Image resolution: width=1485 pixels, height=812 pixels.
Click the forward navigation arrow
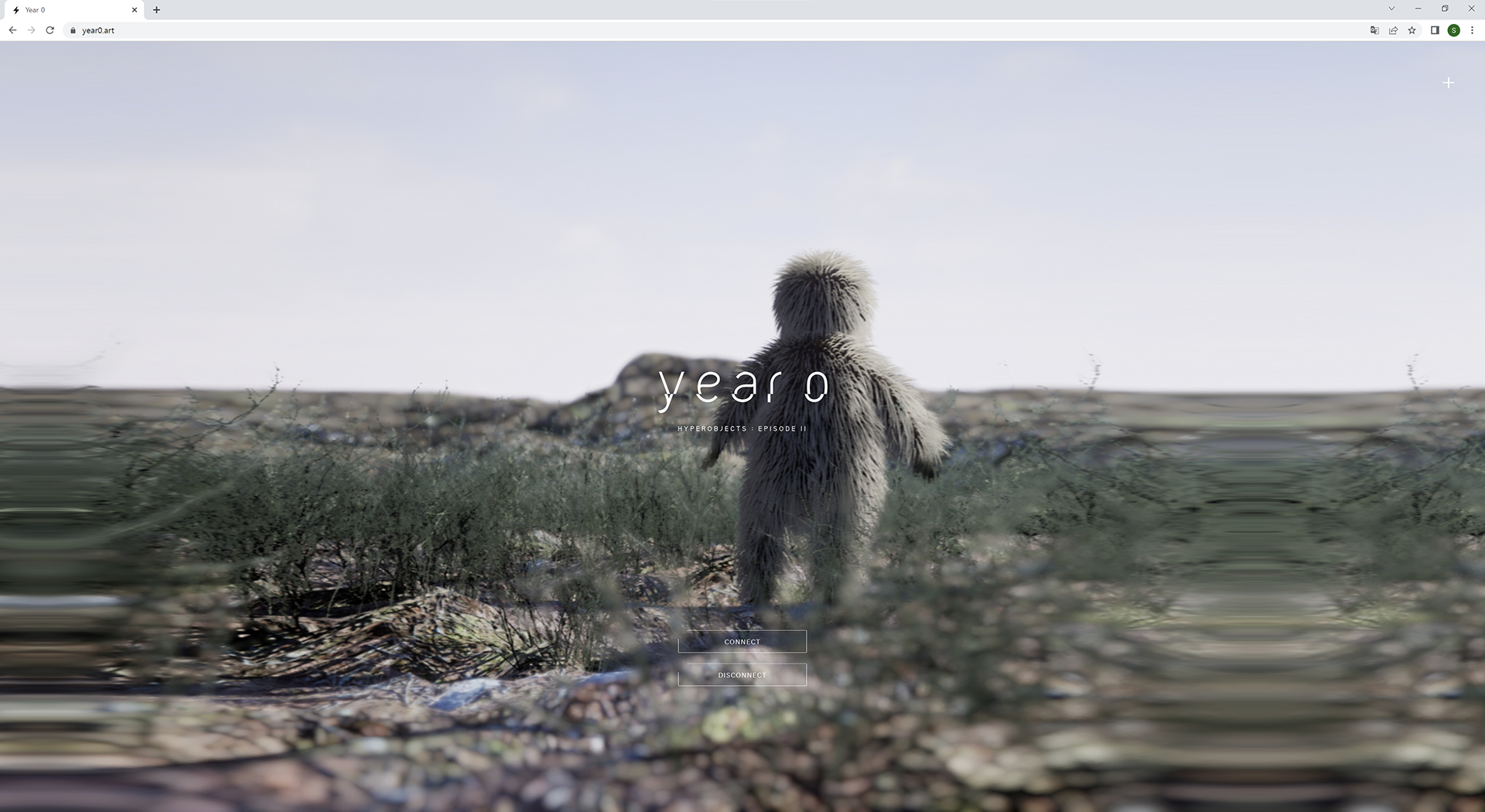pos(31,30)
